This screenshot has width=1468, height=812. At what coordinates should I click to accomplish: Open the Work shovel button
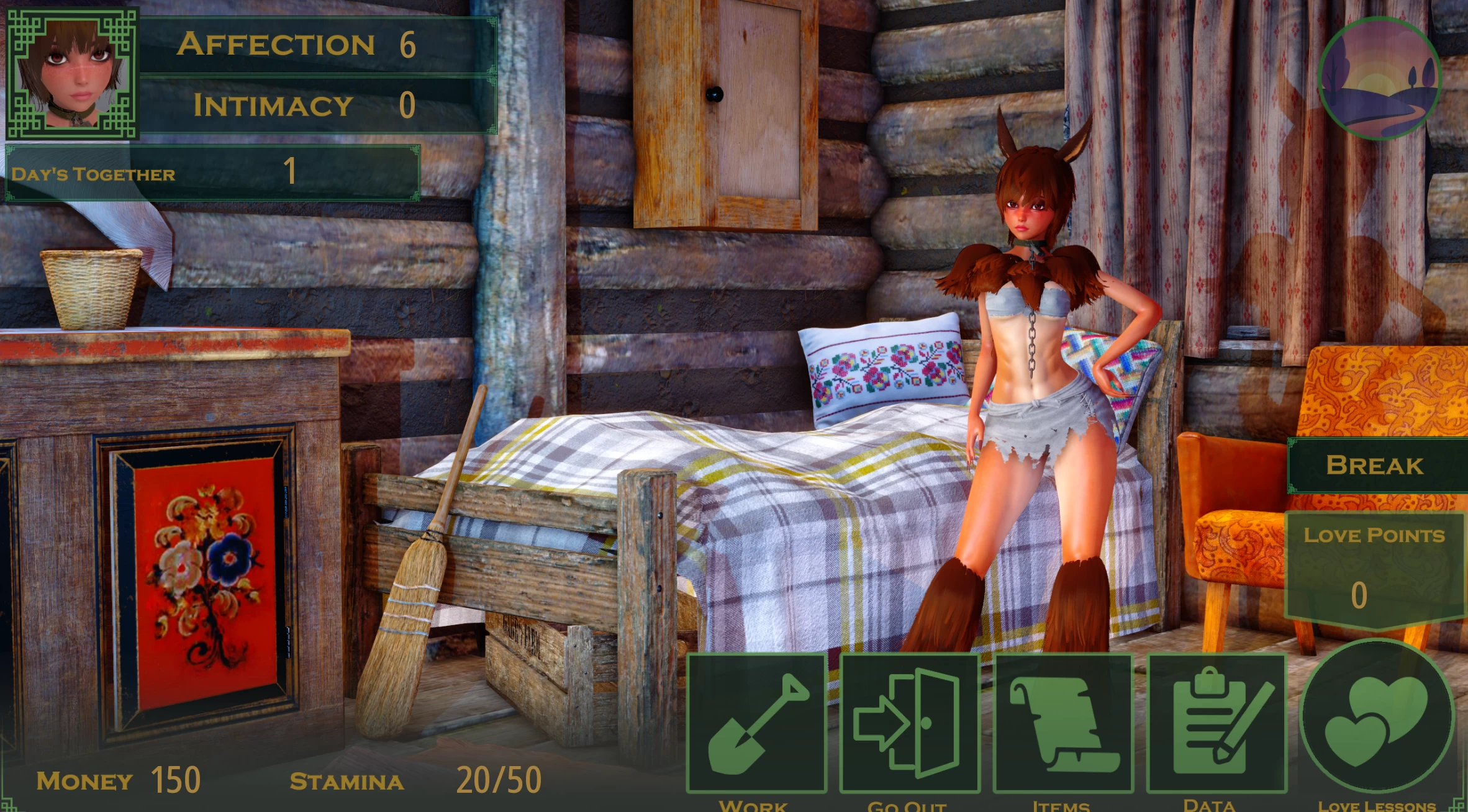pyautogui.click(x=756, y=724)
